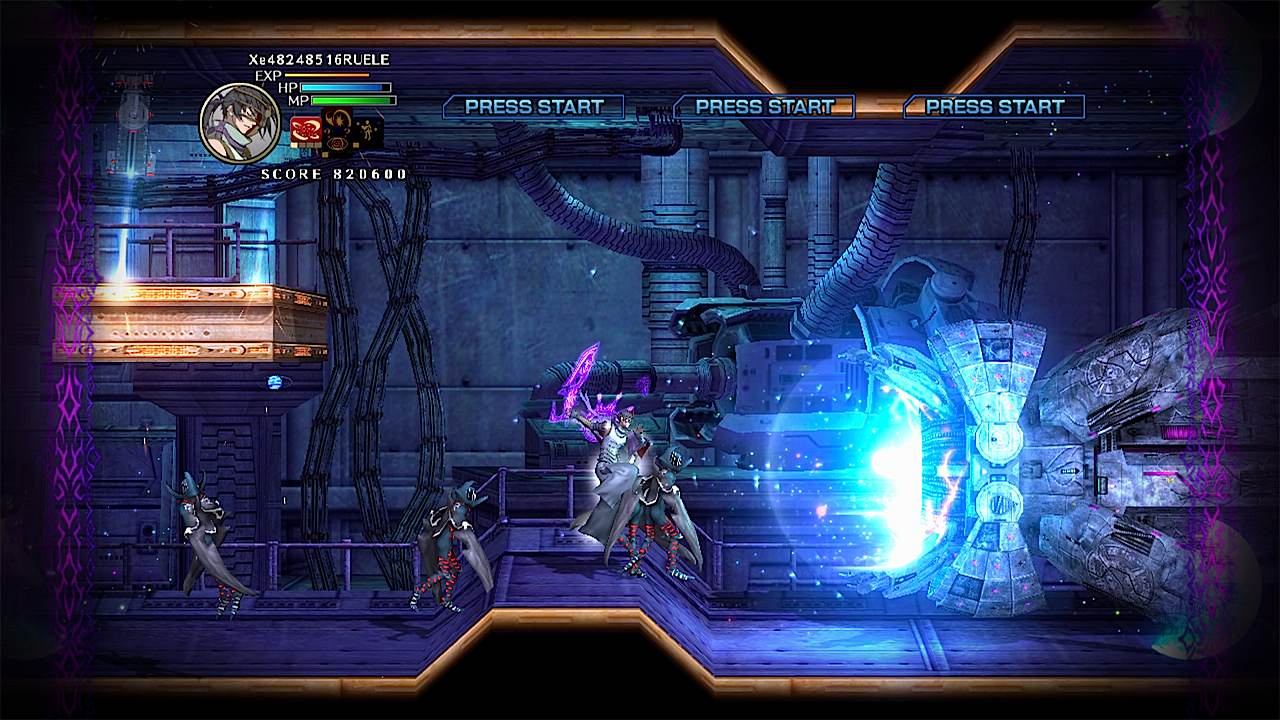Choose the golden figure skill icon
This screenshot has width=1280, height=720.
(369, 130)
